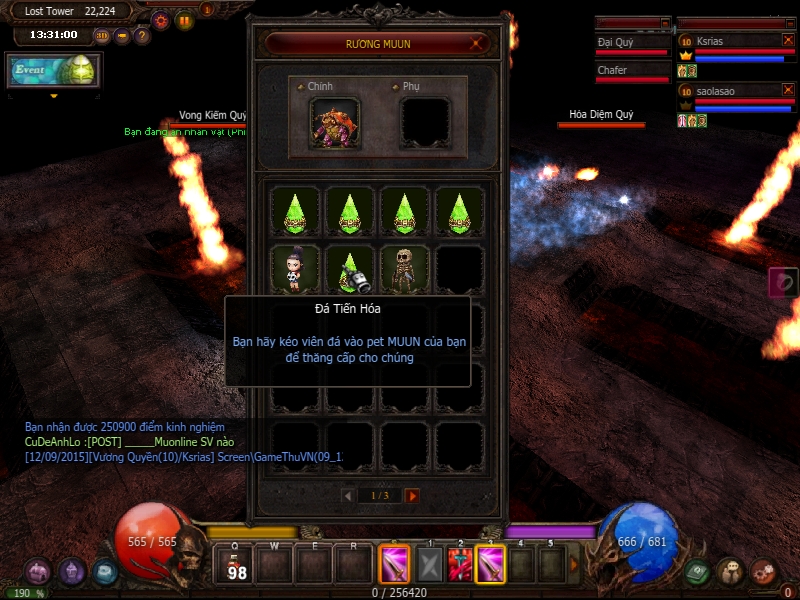Go to the next MUUN chest page

[412, 495]
